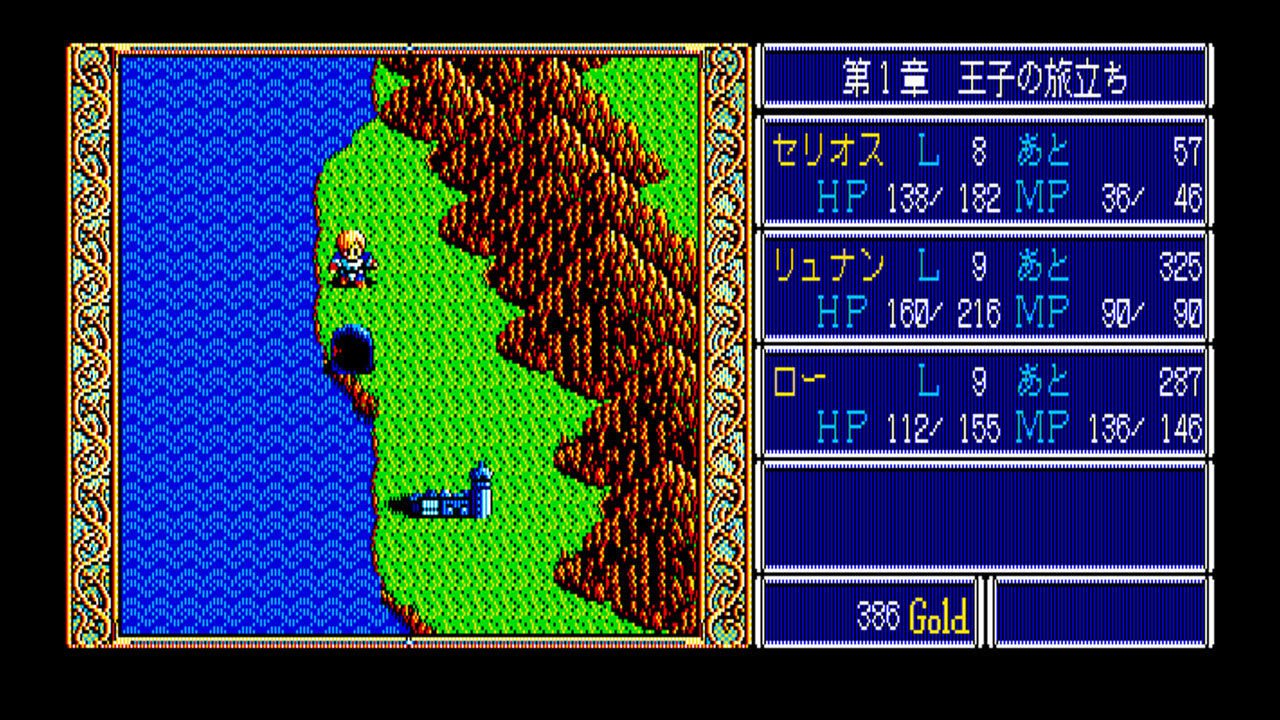Image resolution: width=1280 pixels, height=720 pixels.
Task: Click the ornate border frame of the map
Action: point(90,350)
